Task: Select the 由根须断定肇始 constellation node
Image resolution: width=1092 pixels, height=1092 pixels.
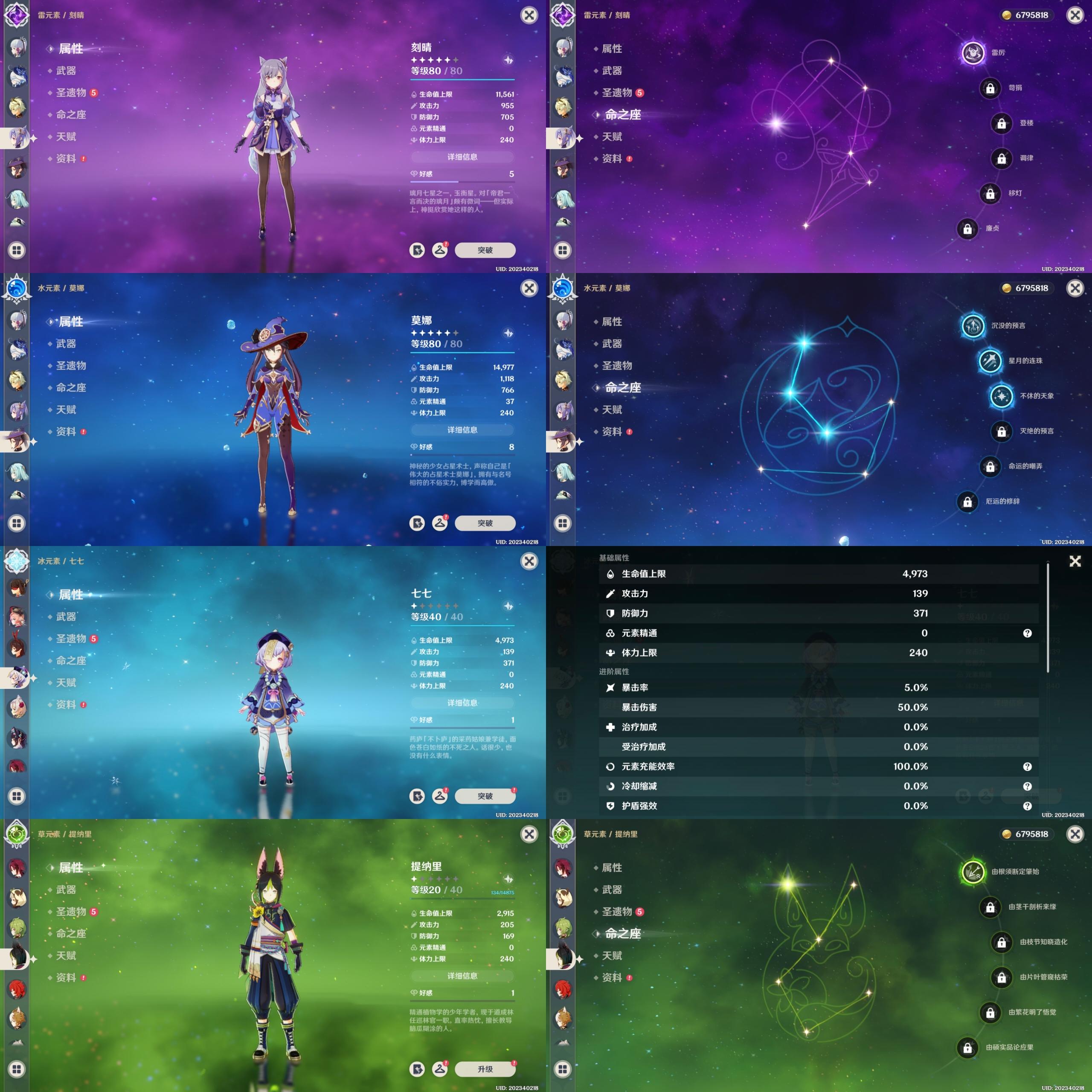Action: pyautogui.click(x=973, y=872)
